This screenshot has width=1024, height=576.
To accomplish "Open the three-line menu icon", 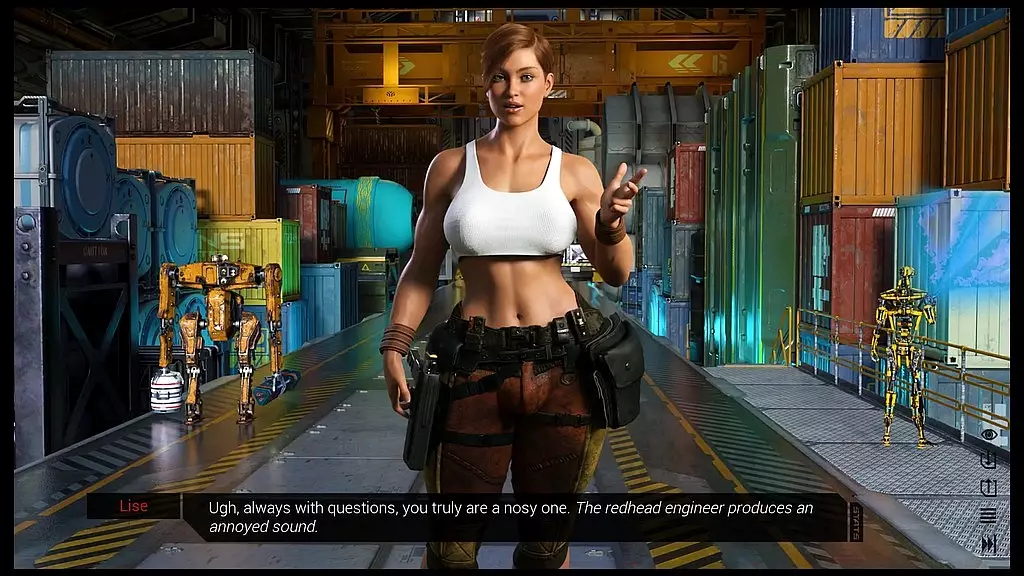I will [989, 516].
